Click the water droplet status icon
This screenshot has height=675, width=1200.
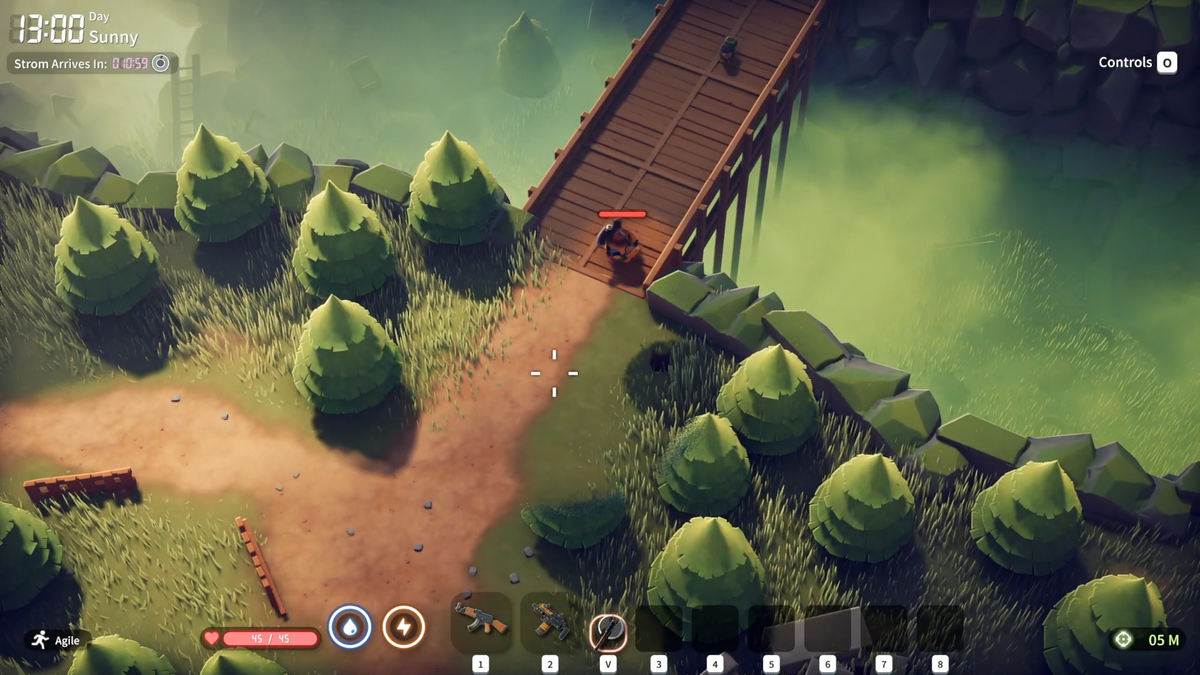350,627
